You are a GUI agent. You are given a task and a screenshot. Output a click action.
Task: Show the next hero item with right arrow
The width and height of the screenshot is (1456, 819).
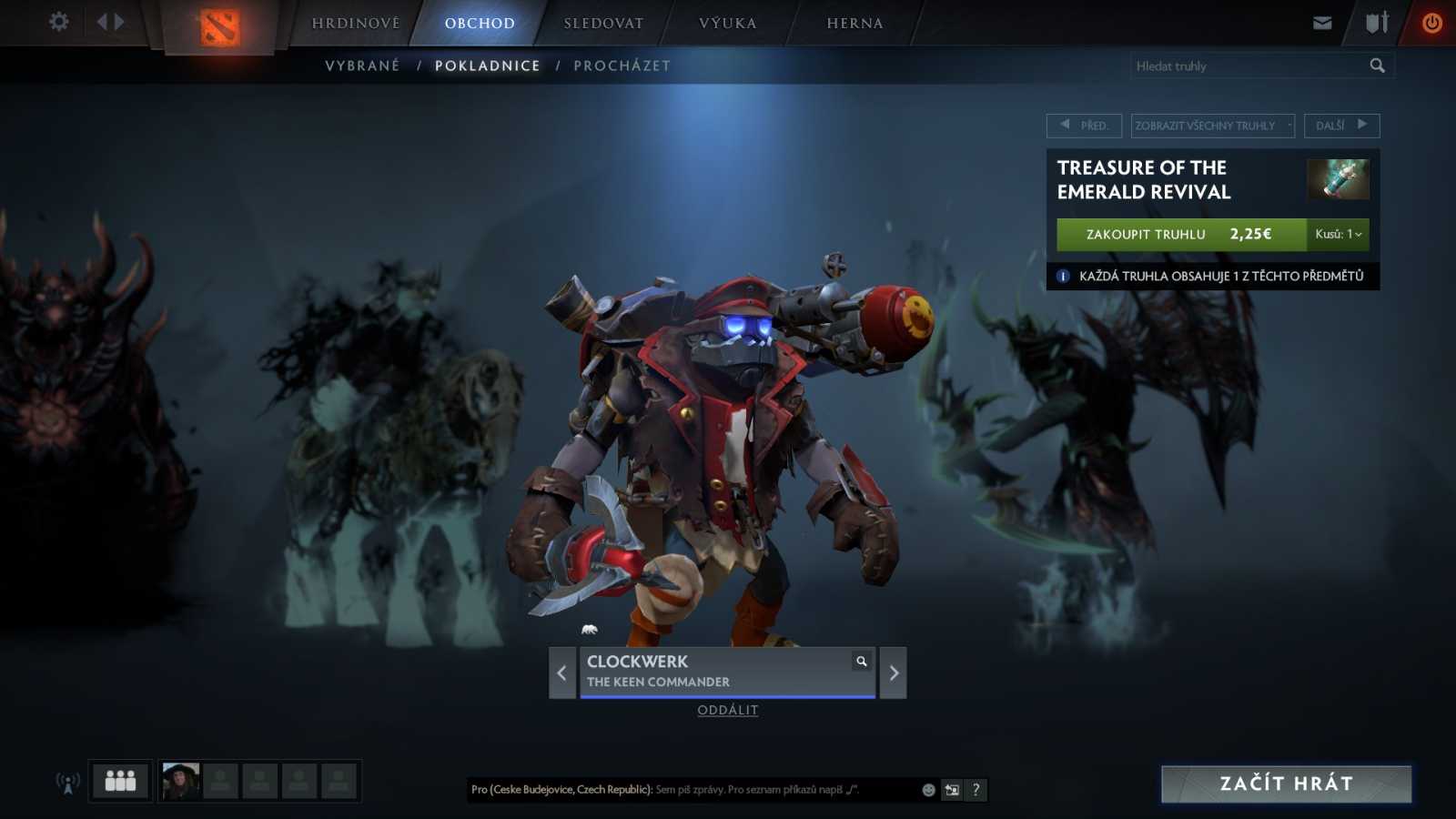pos(894,673)
